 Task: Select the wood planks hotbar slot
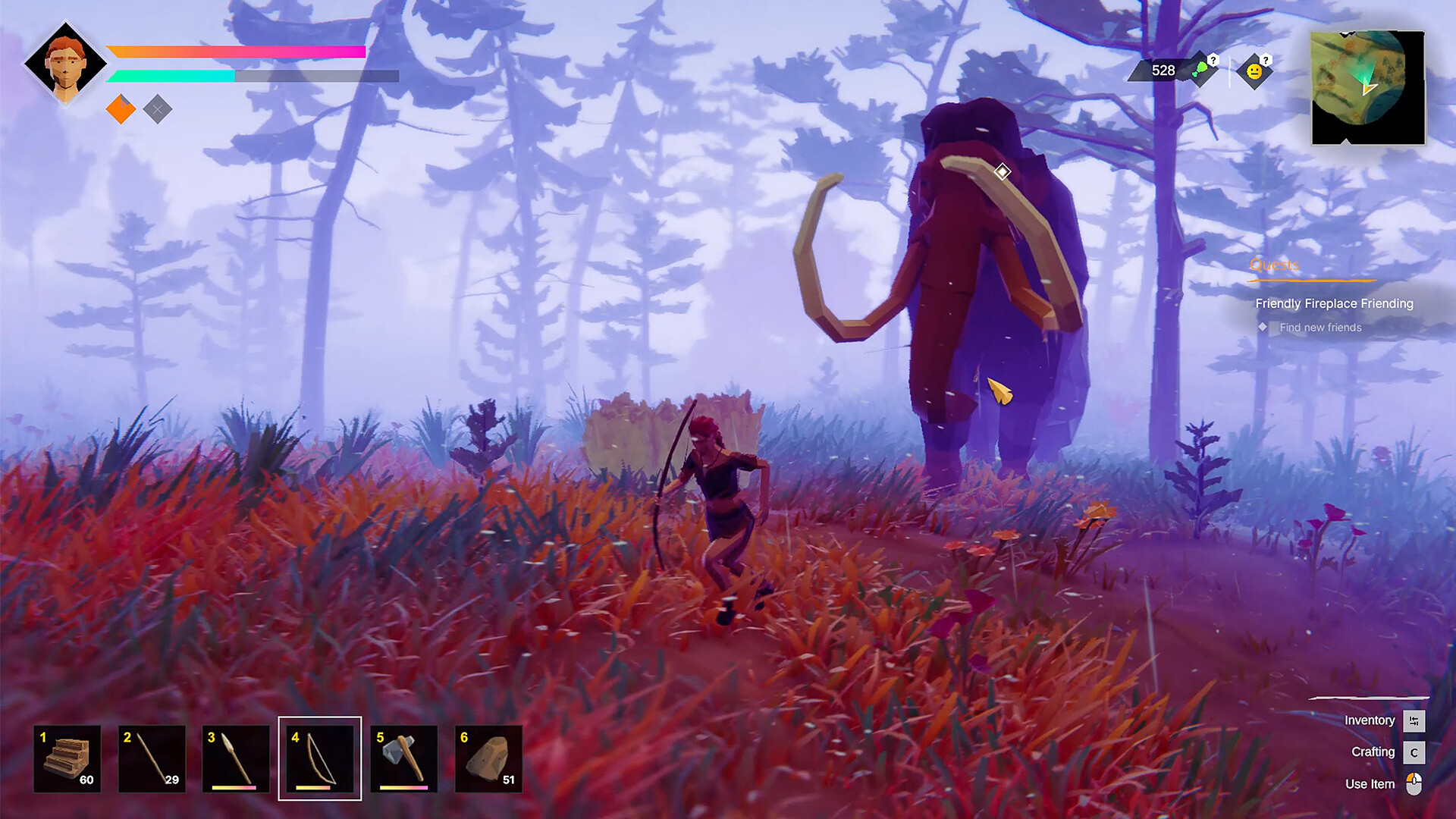(x=67, y=758)
